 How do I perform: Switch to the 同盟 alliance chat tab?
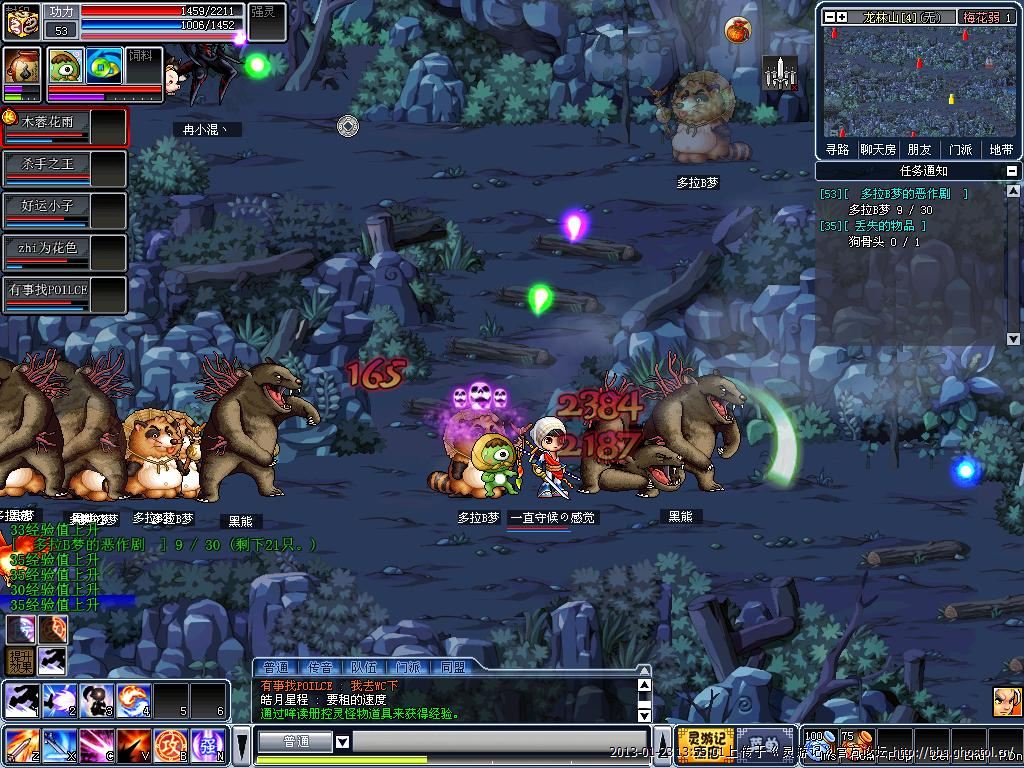coord(452,667)
